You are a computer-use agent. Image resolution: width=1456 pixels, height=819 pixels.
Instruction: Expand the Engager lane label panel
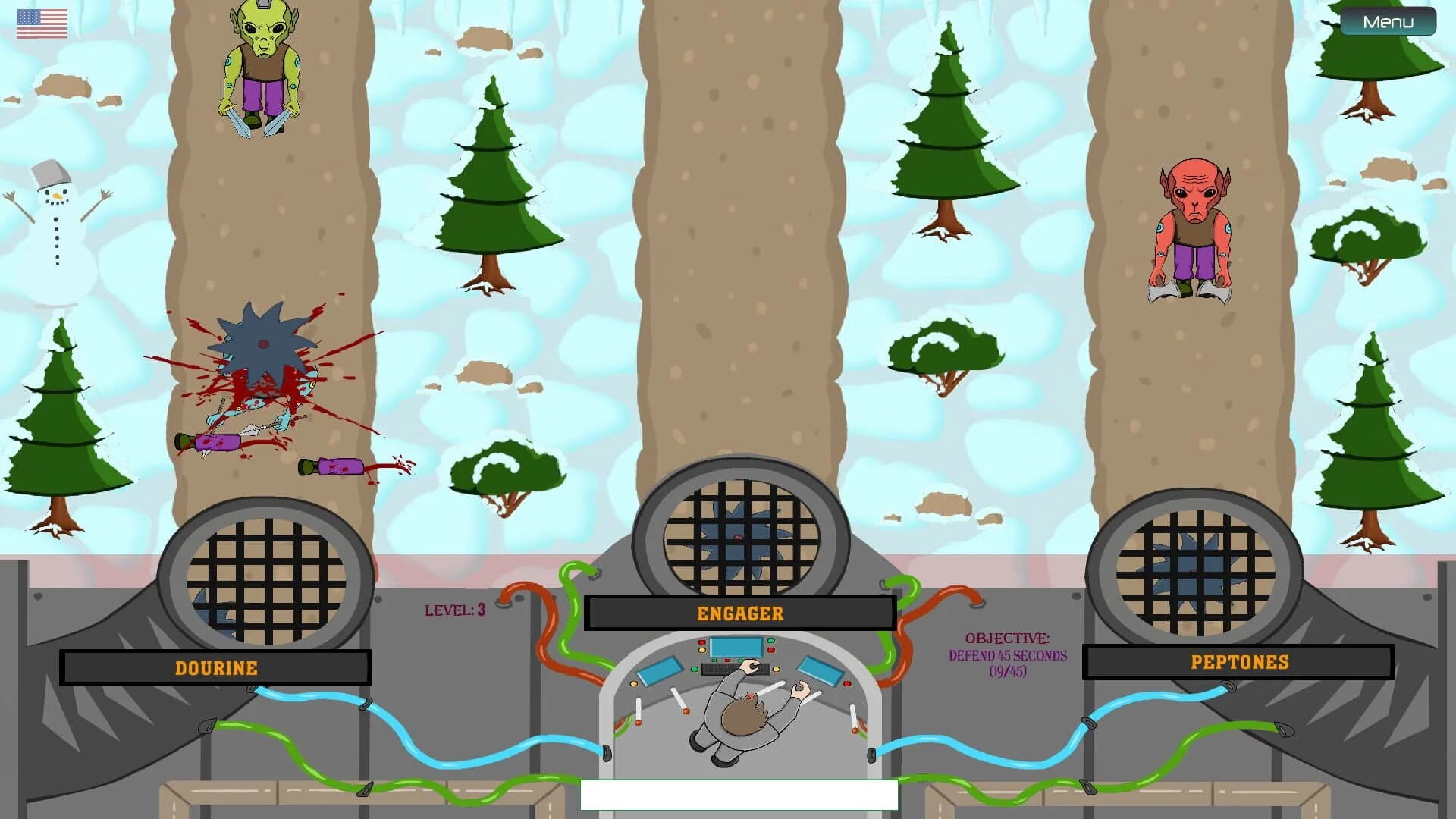[739, 614]
